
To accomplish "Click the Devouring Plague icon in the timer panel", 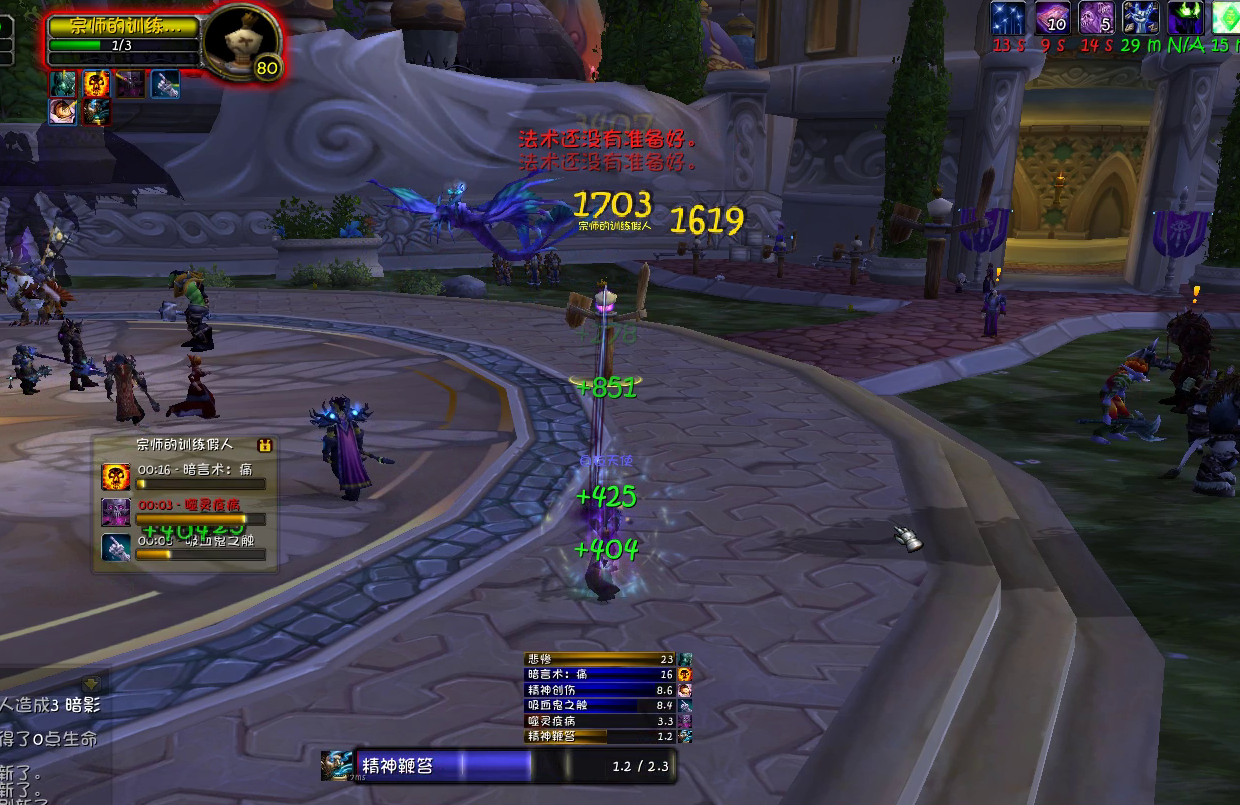I will [x=116, y=512].
